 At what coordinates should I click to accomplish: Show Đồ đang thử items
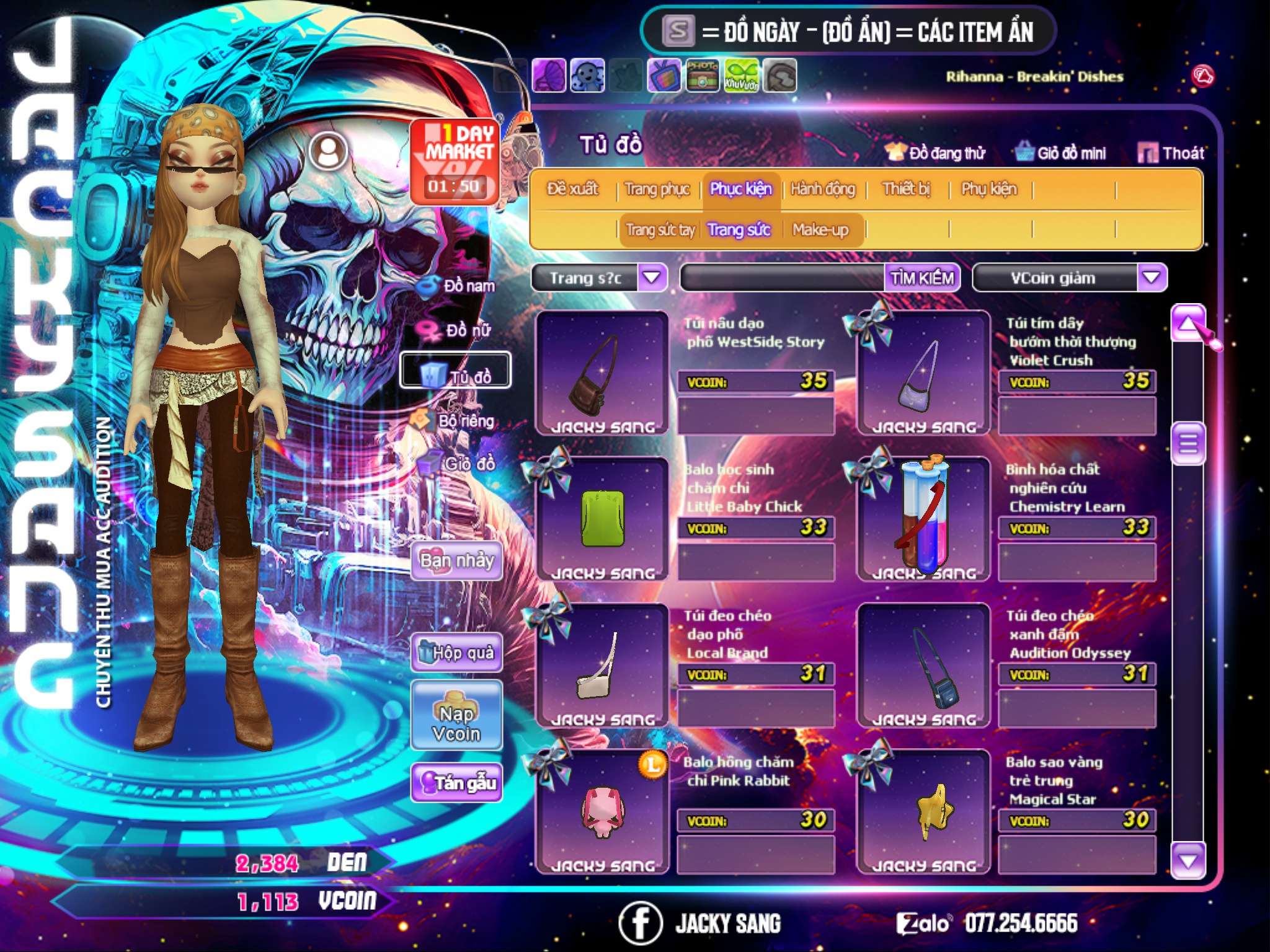936,153
